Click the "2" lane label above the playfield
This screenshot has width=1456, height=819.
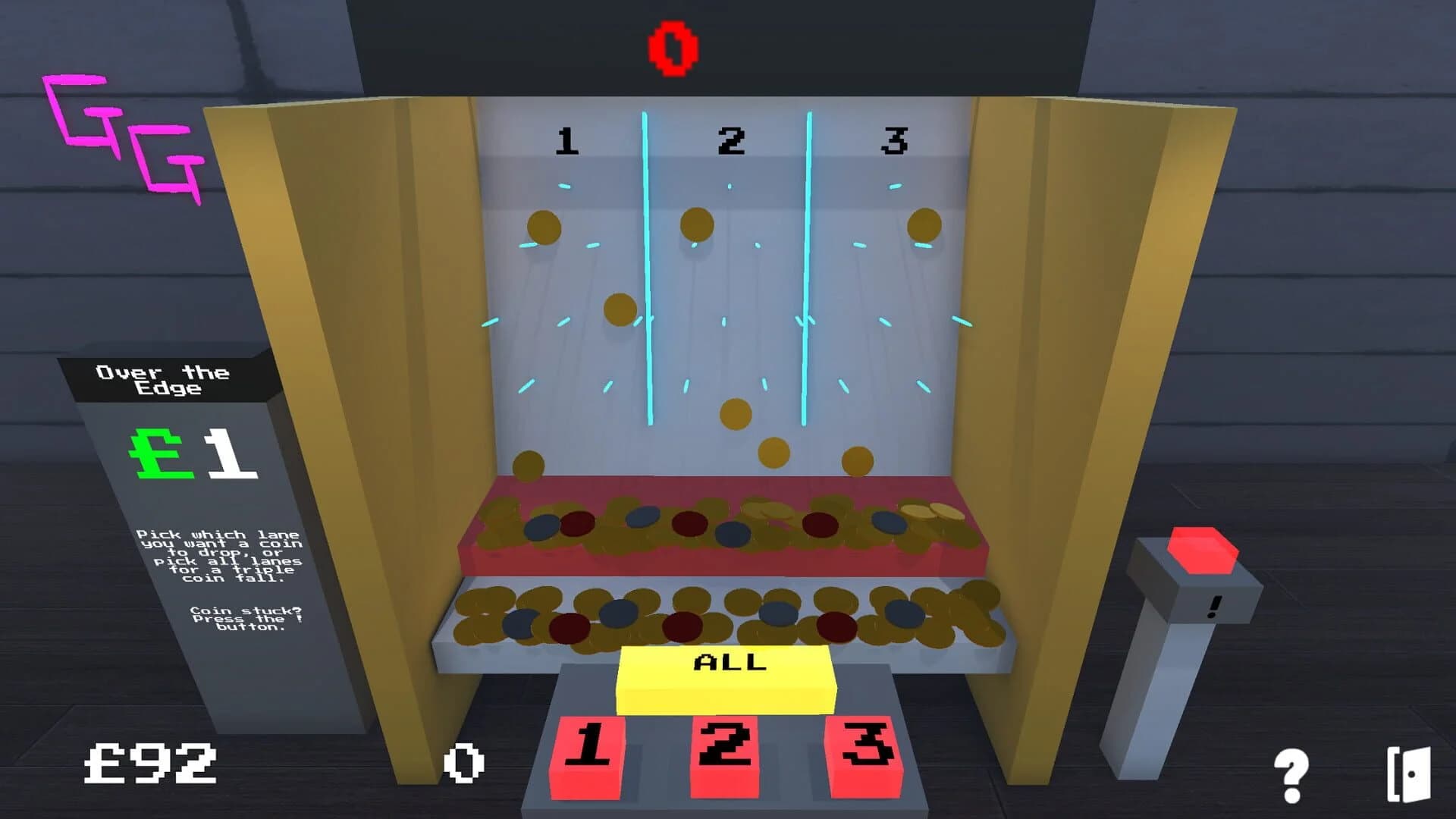click(730, 140)
